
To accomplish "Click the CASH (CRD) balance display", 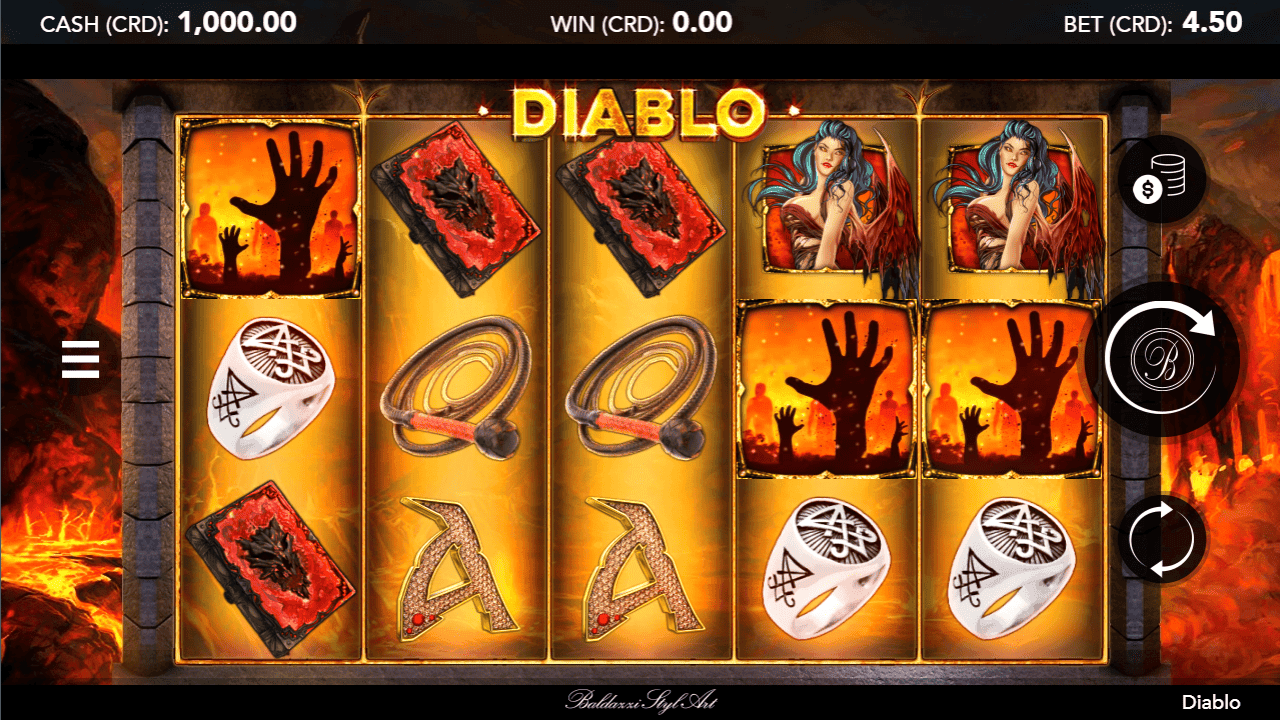I will (168, 22).
